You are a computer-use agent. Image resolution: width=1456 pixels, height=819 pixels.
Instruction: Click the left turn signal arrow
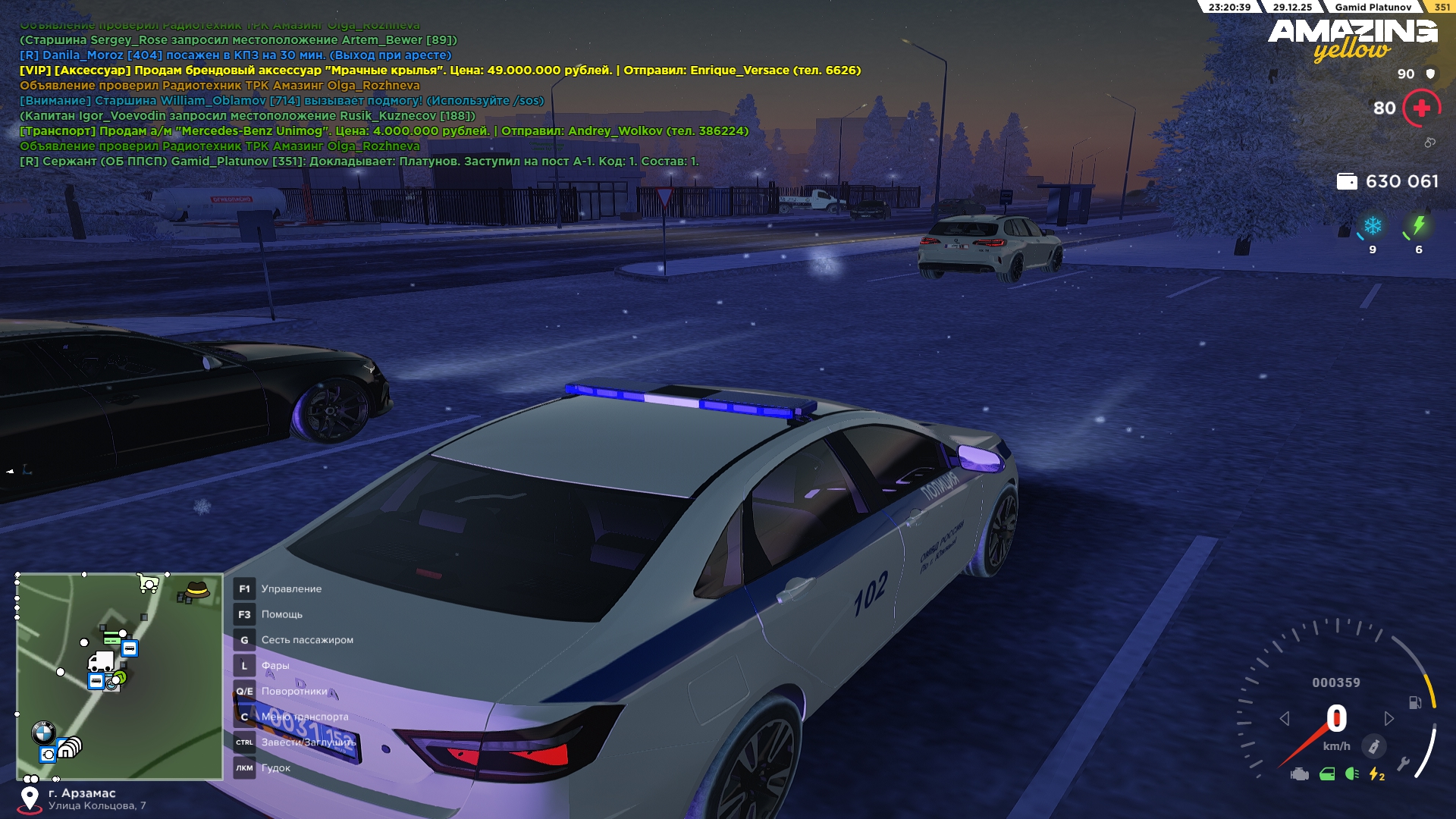pos(1285,718)
